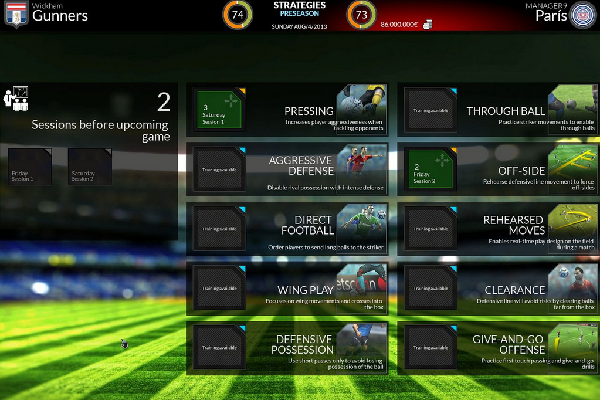
Task: Click the Gunners club crest
Action: tap(14, 14)
